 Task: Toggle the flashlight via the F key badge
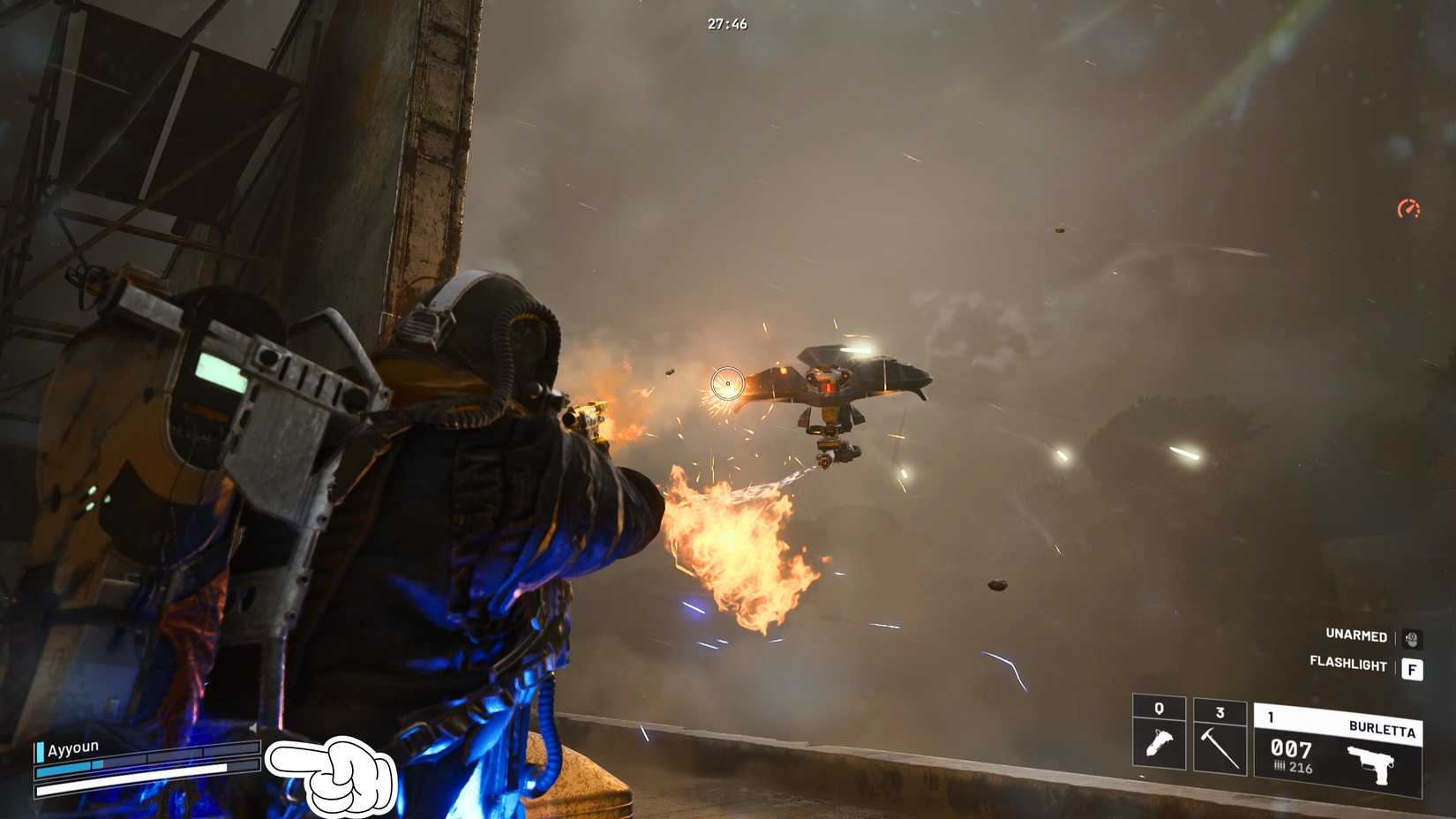click(x=1414, y=669)
